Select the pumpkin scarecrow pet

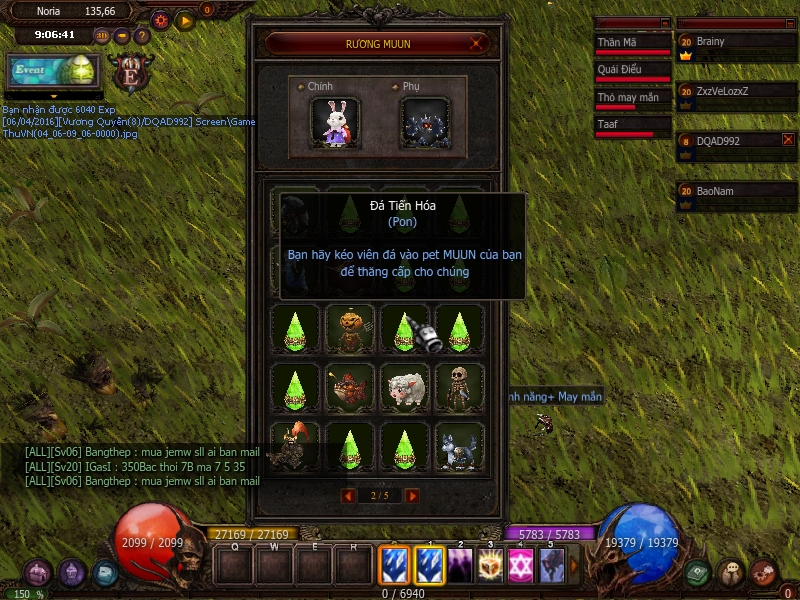coord(350,328)
